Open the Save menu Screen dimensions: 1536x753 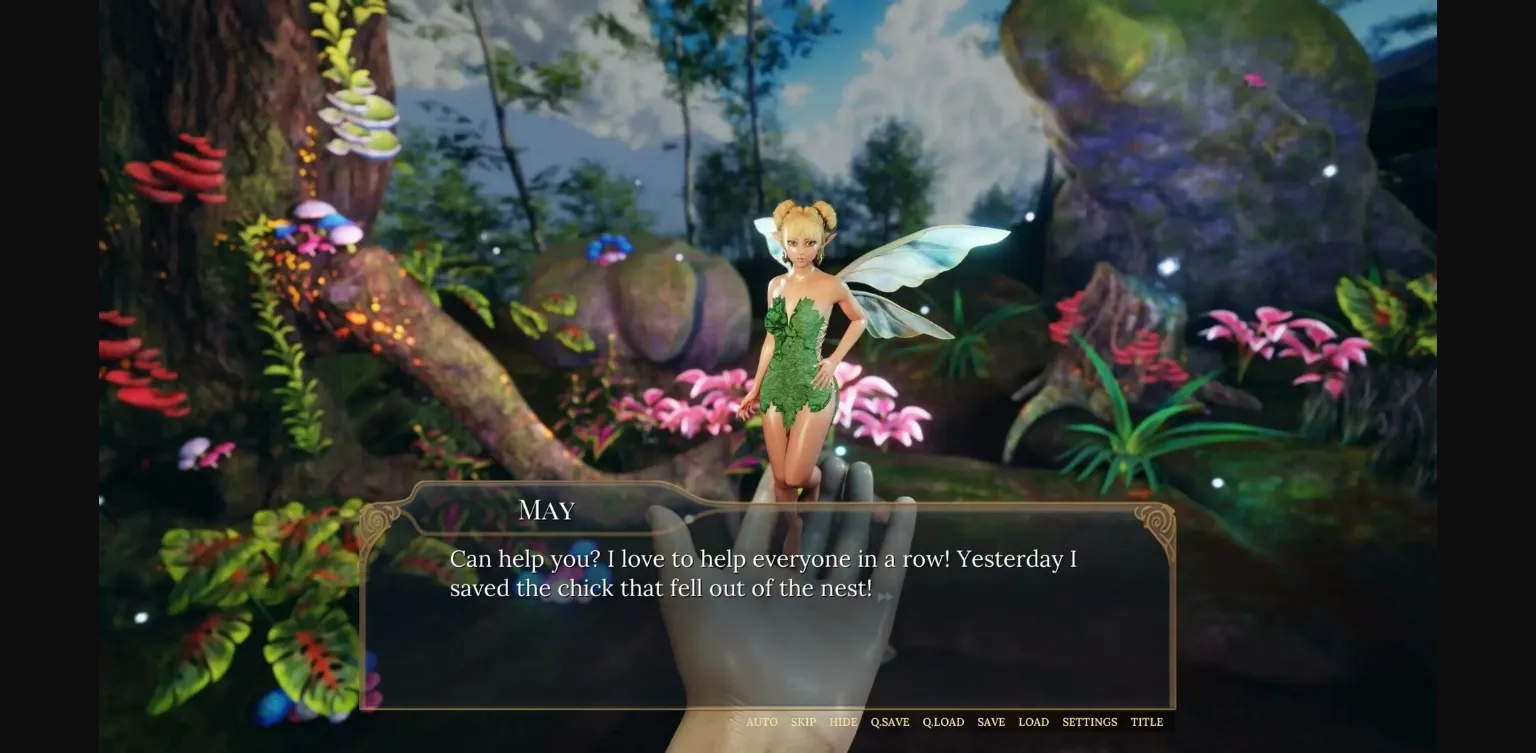[x=991, y=722]
